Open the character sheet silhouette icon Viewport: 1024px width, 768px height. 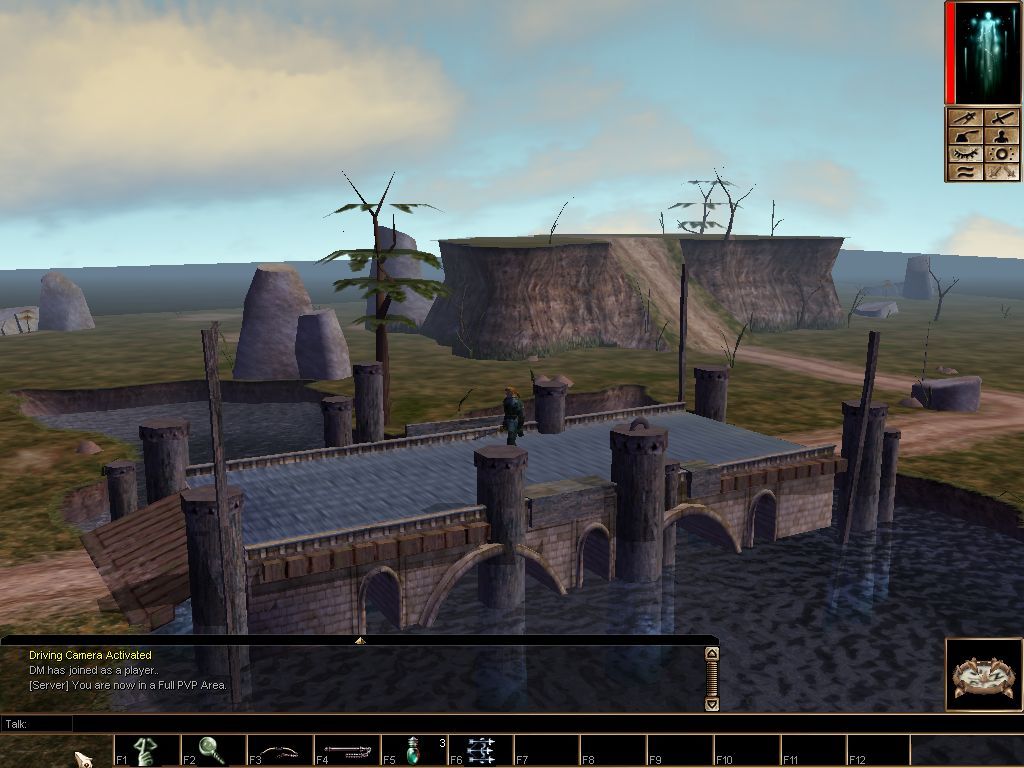tap(1002, 136)
